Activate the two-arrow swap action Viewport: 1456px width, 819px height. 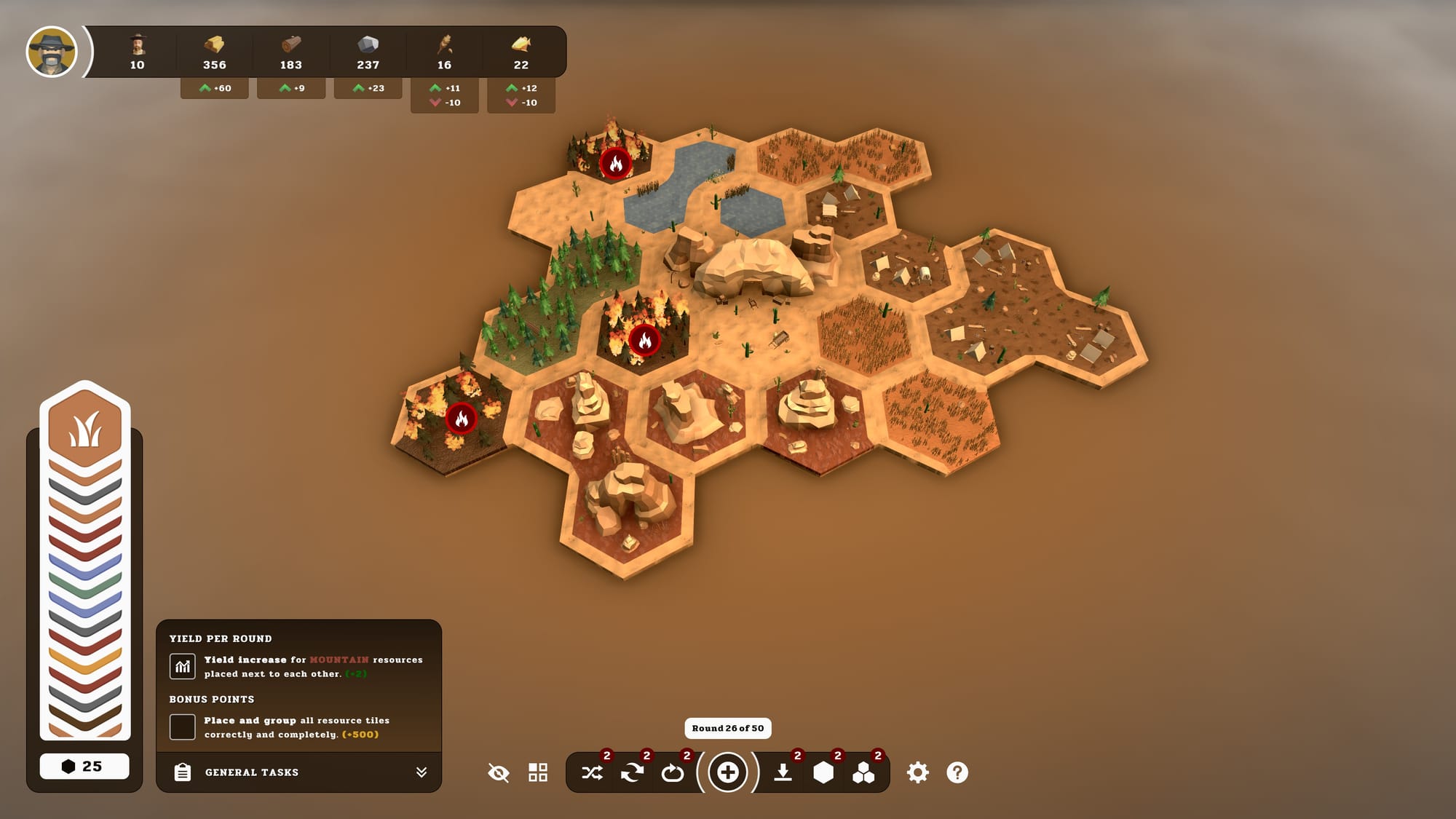632,772
